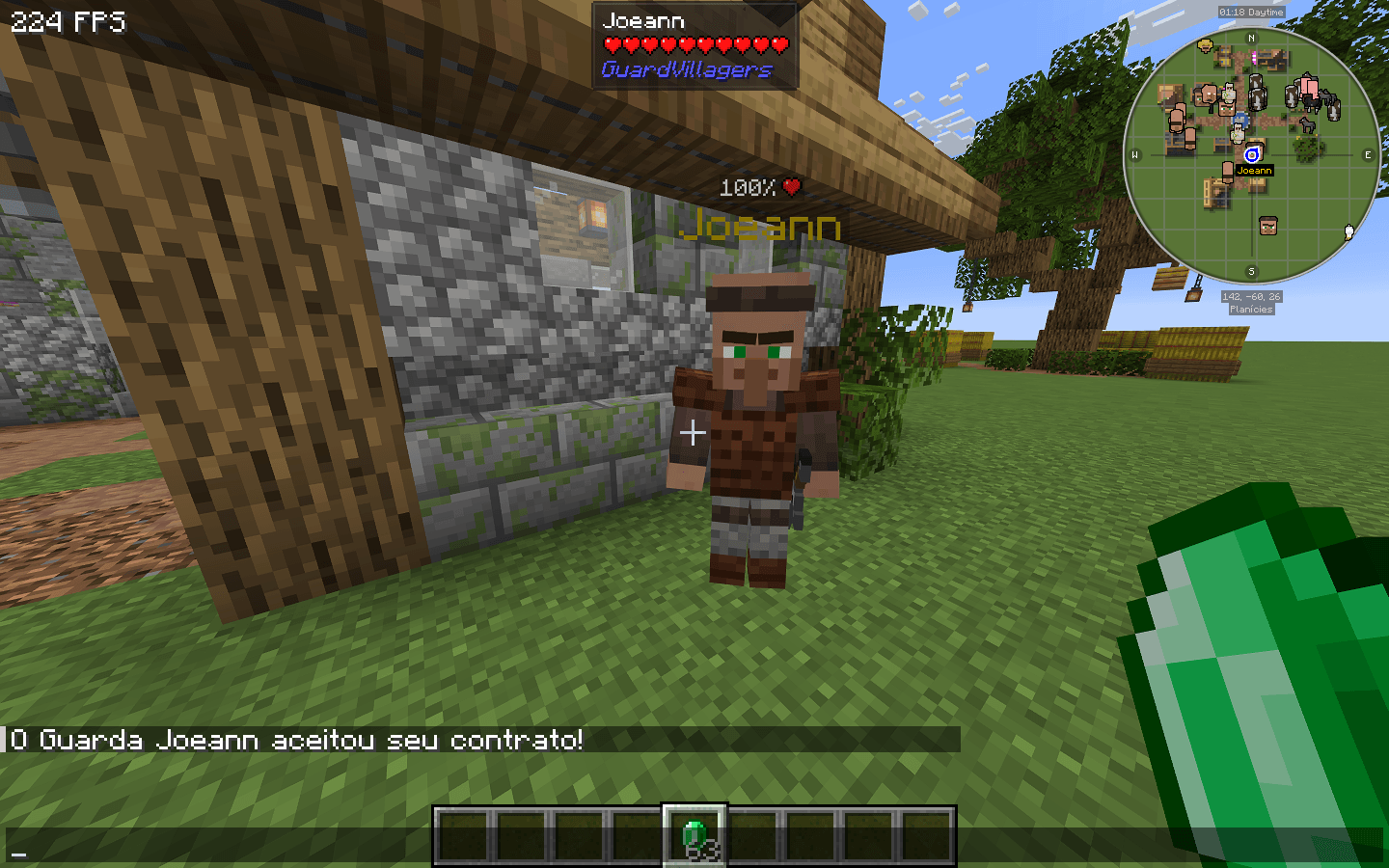Click the blue player marker labeled Joeann
Image resolution: width=1389 pixels, height=868 pixels.
[x=1252, y=154]
